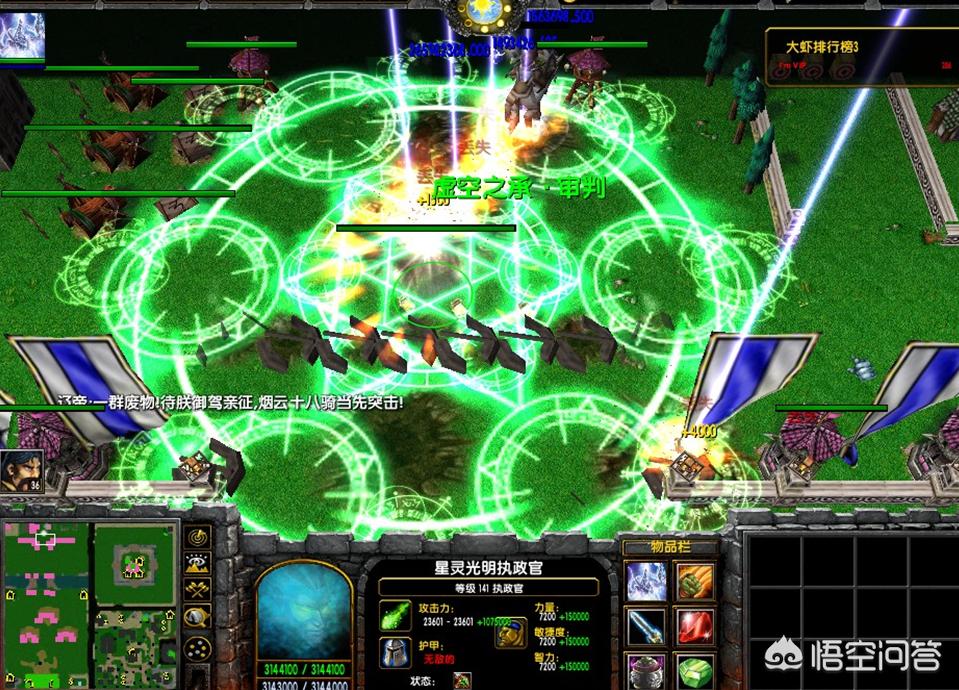
Task: Select the hero icon in the top-left corner
Action: (22, 36)
